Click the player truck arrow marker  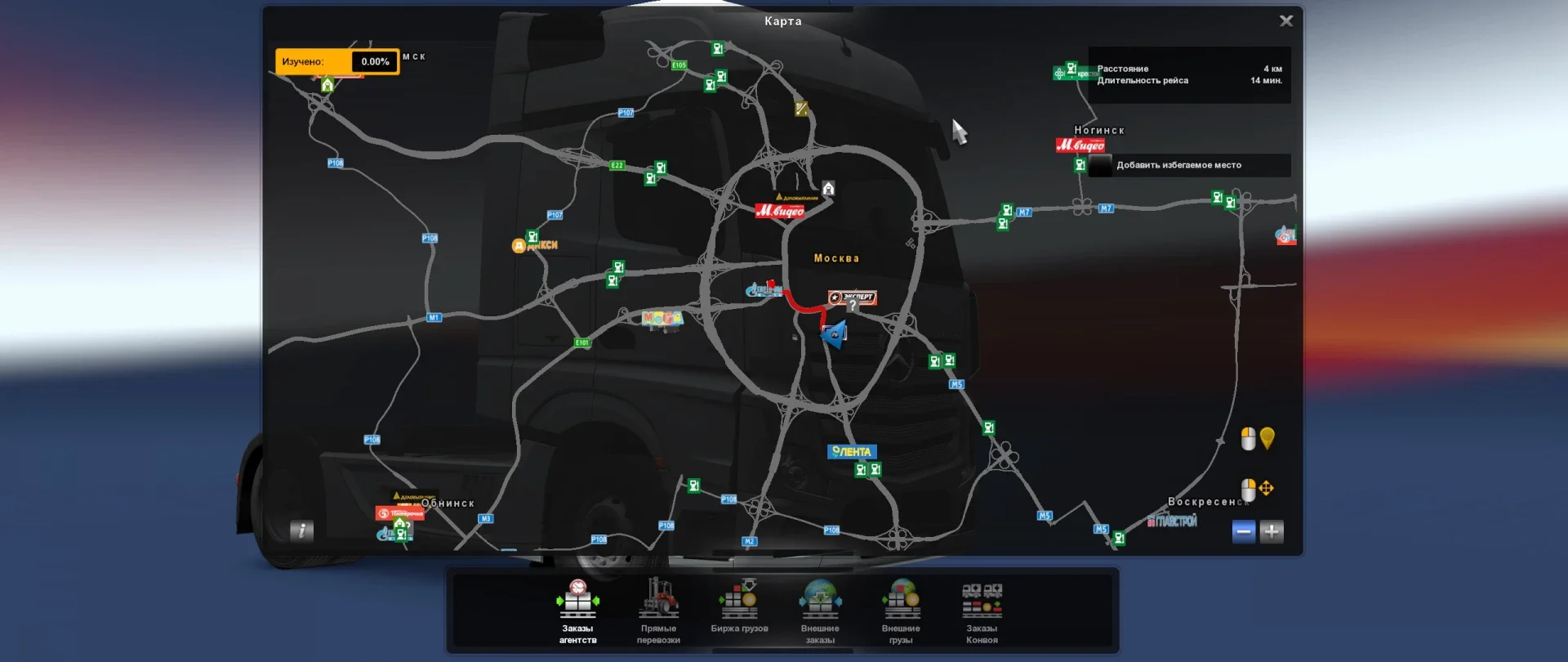point(834,333)
